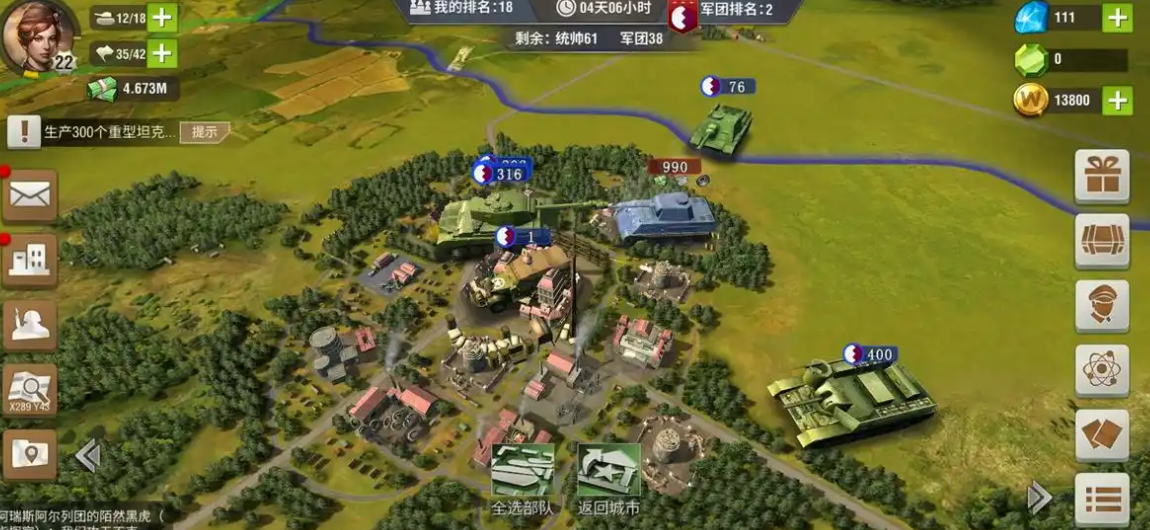Screen dimensions: 1150x530
Task: Open the map location pin button
Action: pos(30,455)
